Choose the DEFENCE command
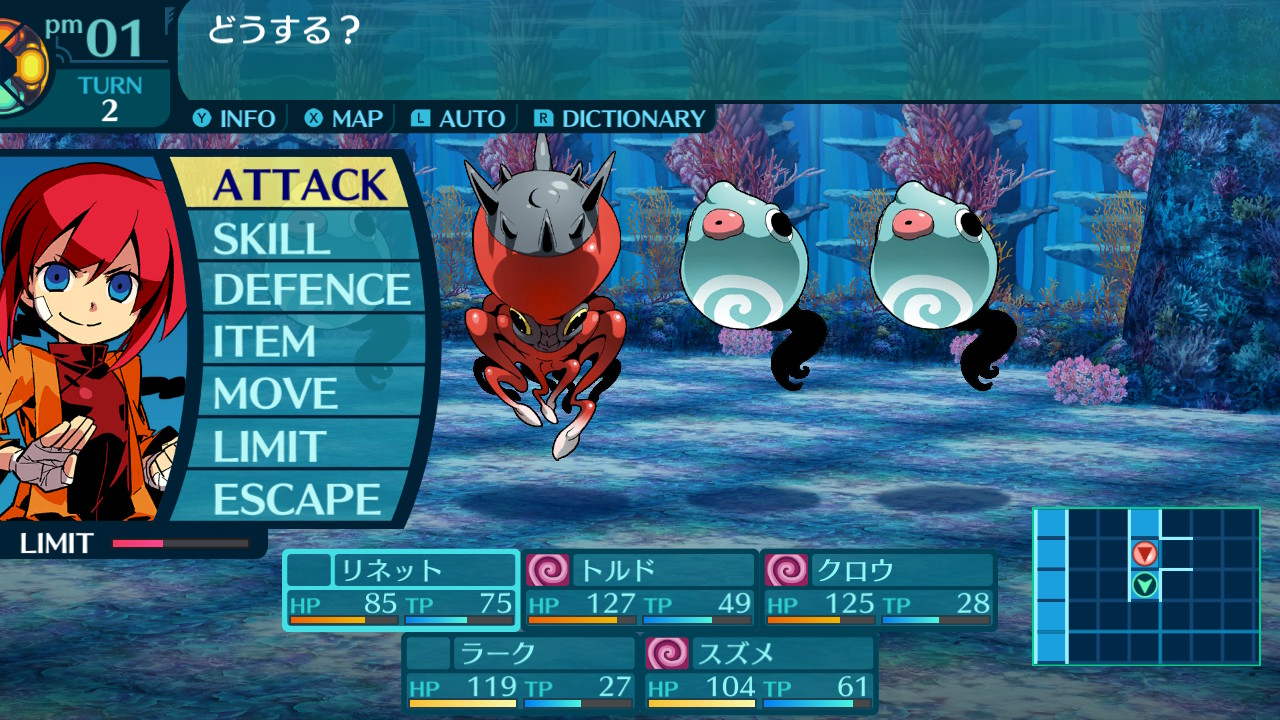 312,290
